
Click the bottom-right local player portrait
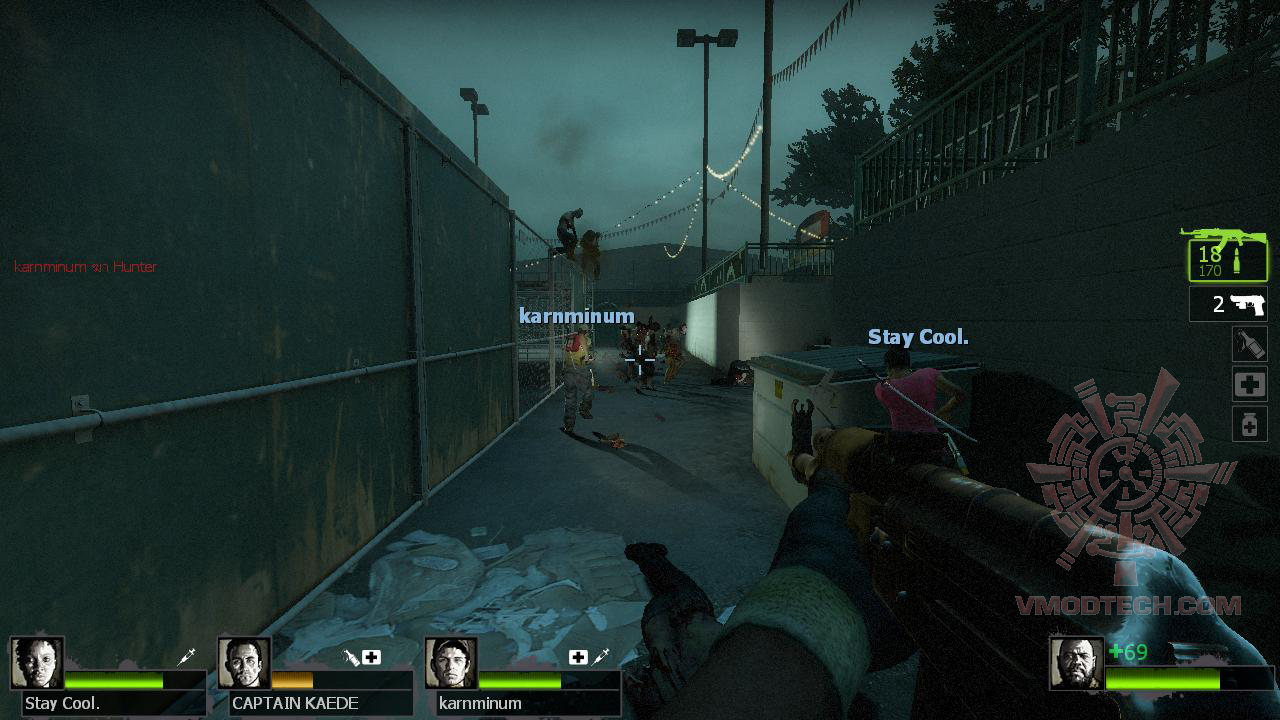click(x=1075, y=661)
